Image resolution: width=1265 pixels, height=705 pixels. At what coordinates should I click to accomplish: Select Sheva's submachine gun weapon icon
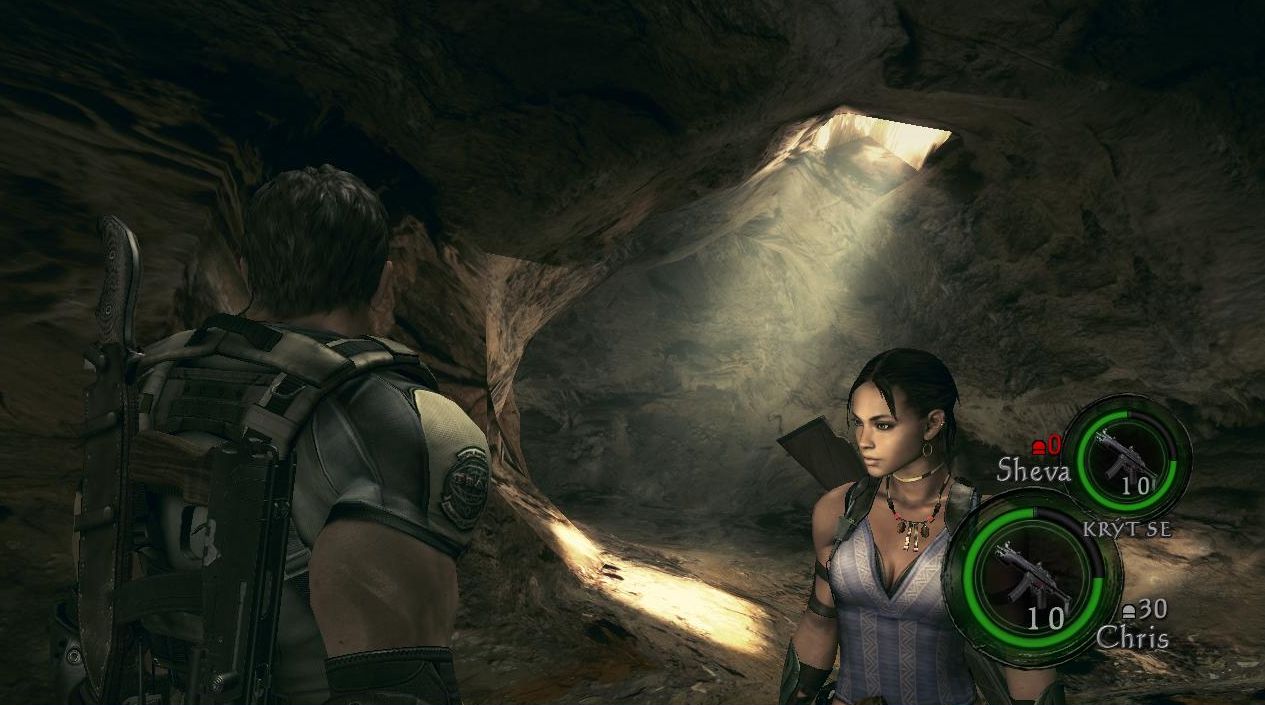[x=1124, y=454]
